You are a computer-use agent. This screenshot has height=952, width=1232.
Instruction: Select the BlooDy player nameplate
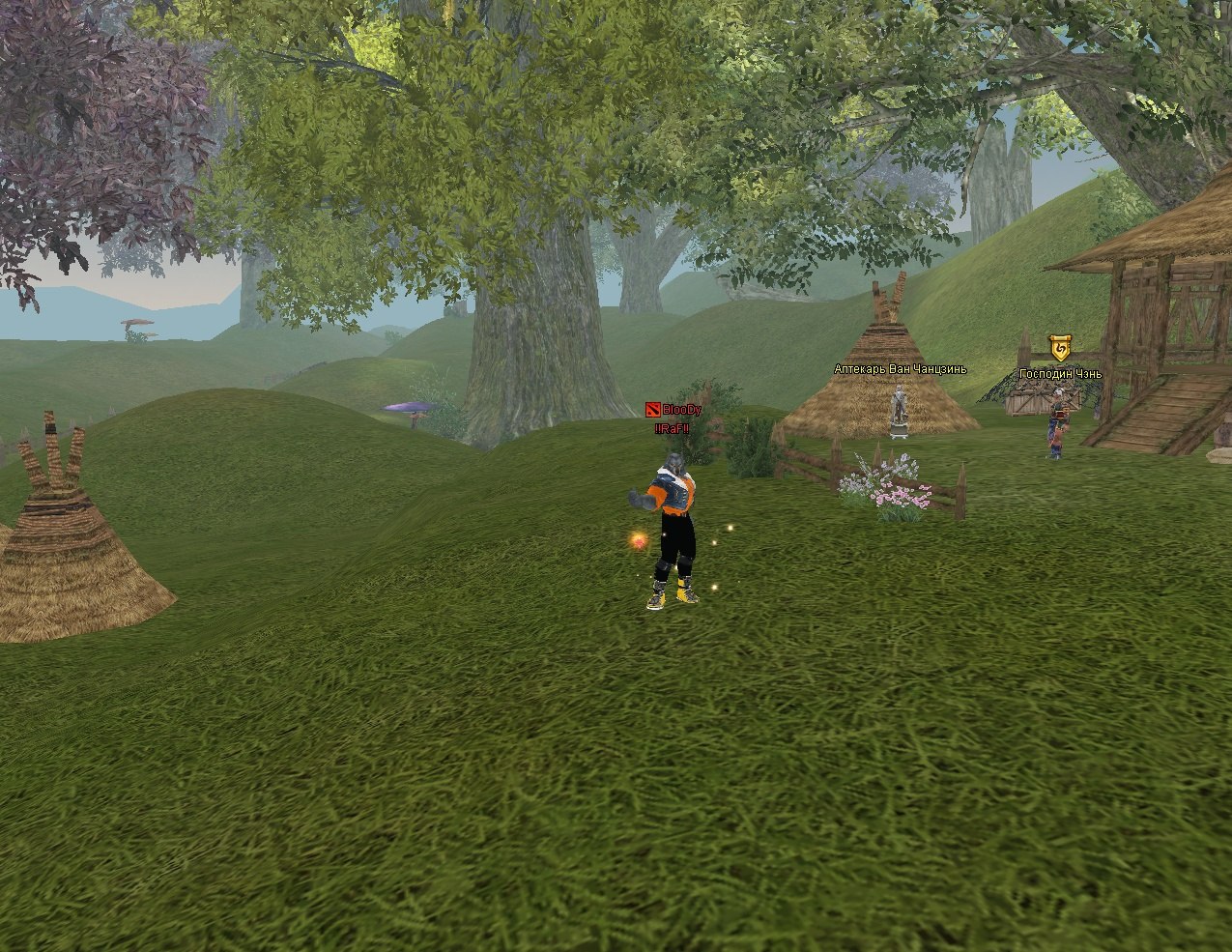coord(680,410)
